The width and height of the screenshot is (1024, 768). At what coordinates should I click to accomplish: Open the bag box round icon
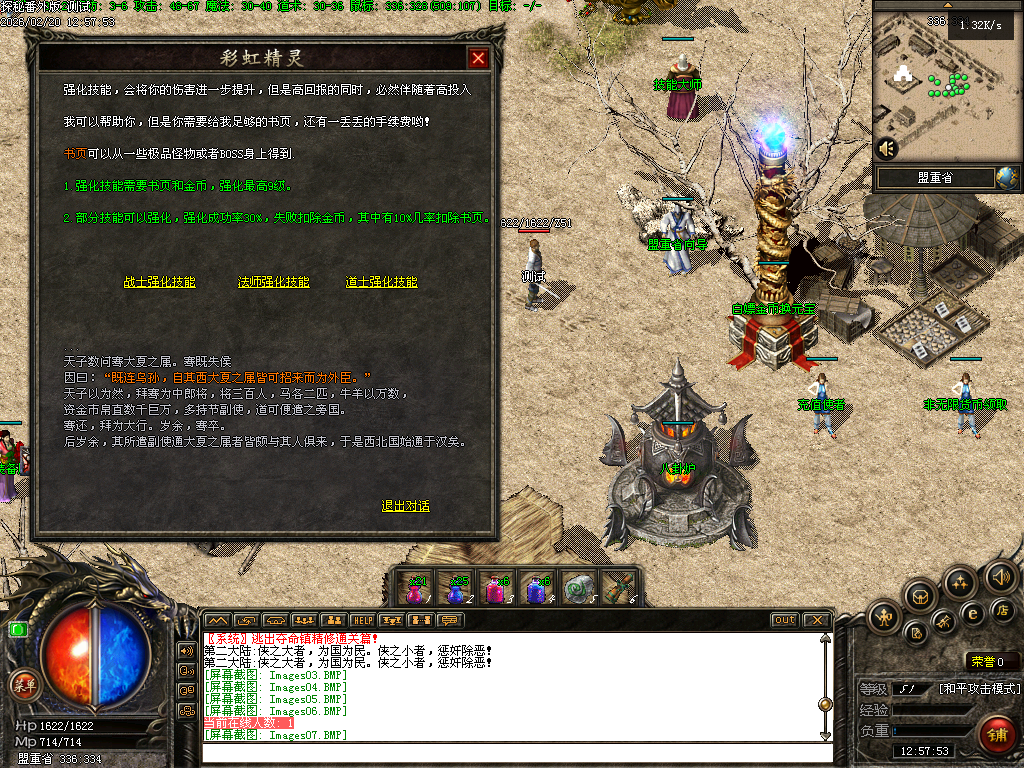pyautogui.click(x=919, y=597)
